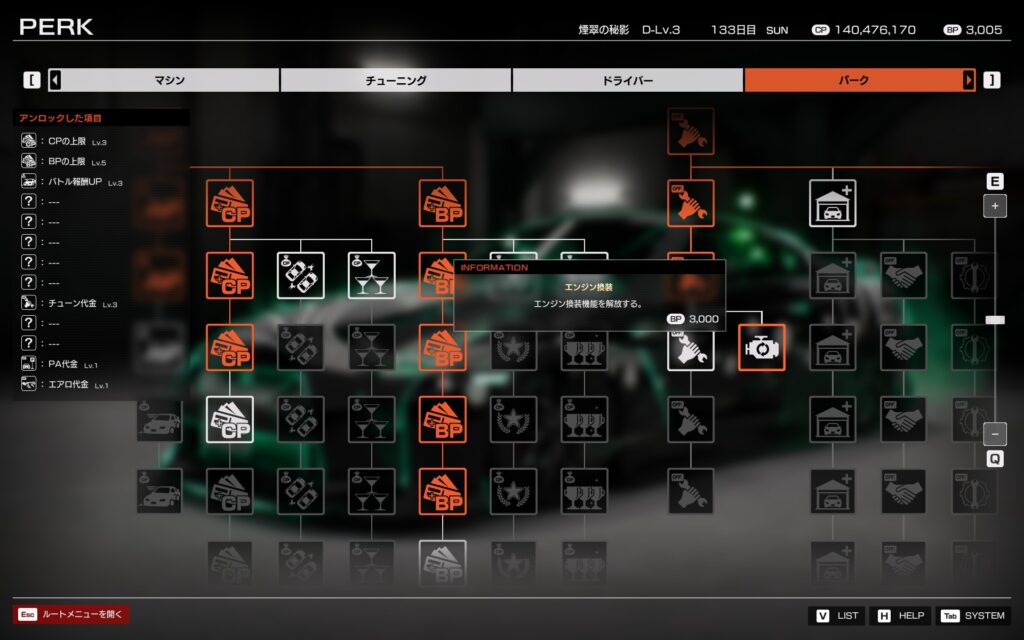1024x640 pixels.
Task: Choose the white-outlined cocktail glasses perk node
Action: (x=372, y=275)
